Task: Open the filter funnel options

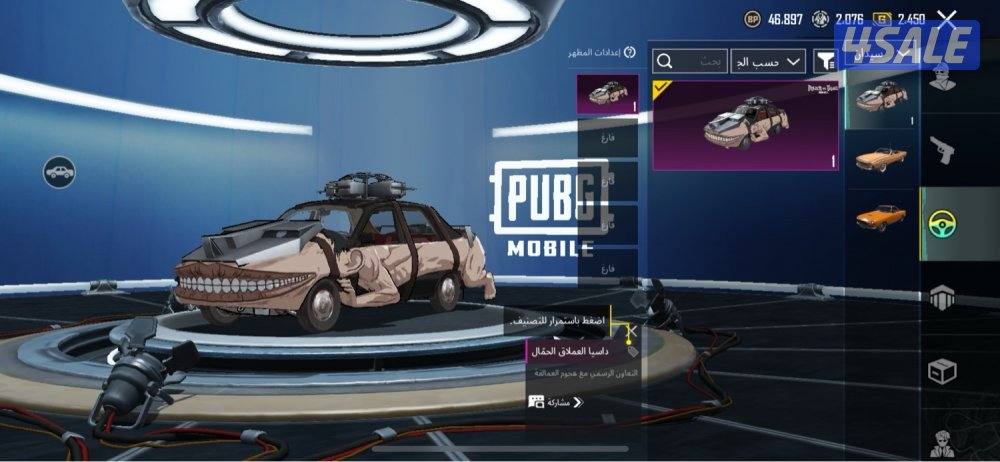Action: tap(825, 62)
